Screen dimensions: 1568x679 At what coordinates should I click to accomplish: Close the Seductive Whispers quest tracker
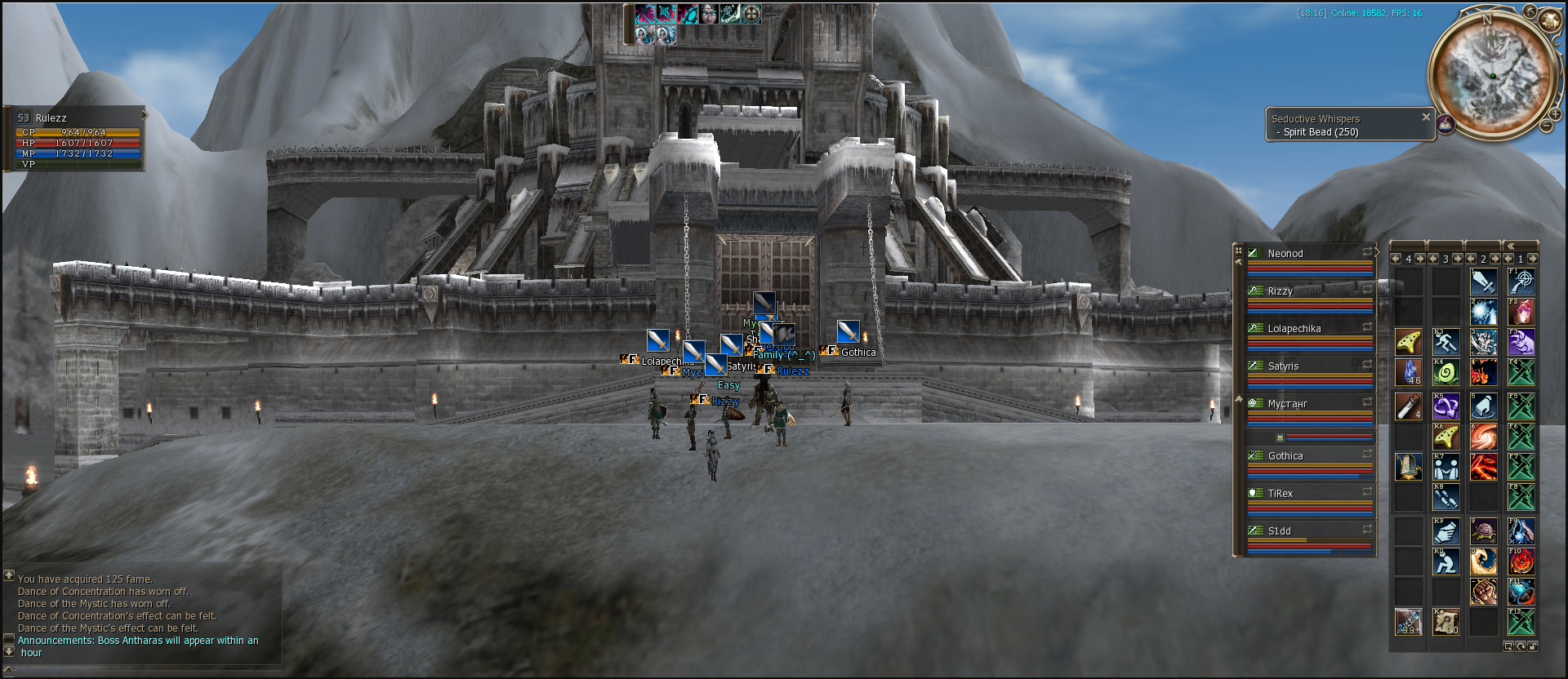1426,117
